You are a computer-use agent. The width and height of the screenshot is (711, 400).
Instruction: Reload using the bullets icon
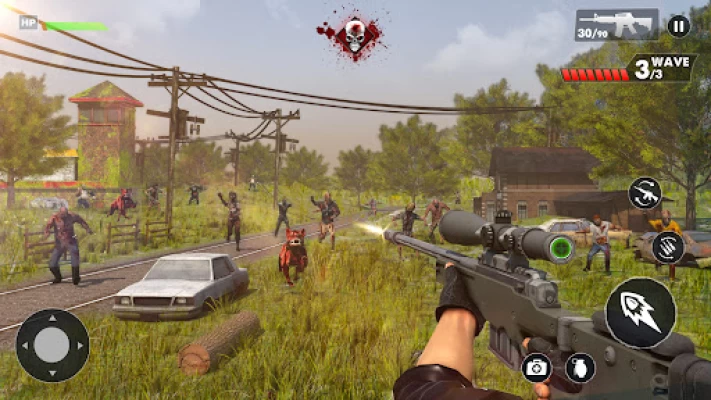click(667, 247)
